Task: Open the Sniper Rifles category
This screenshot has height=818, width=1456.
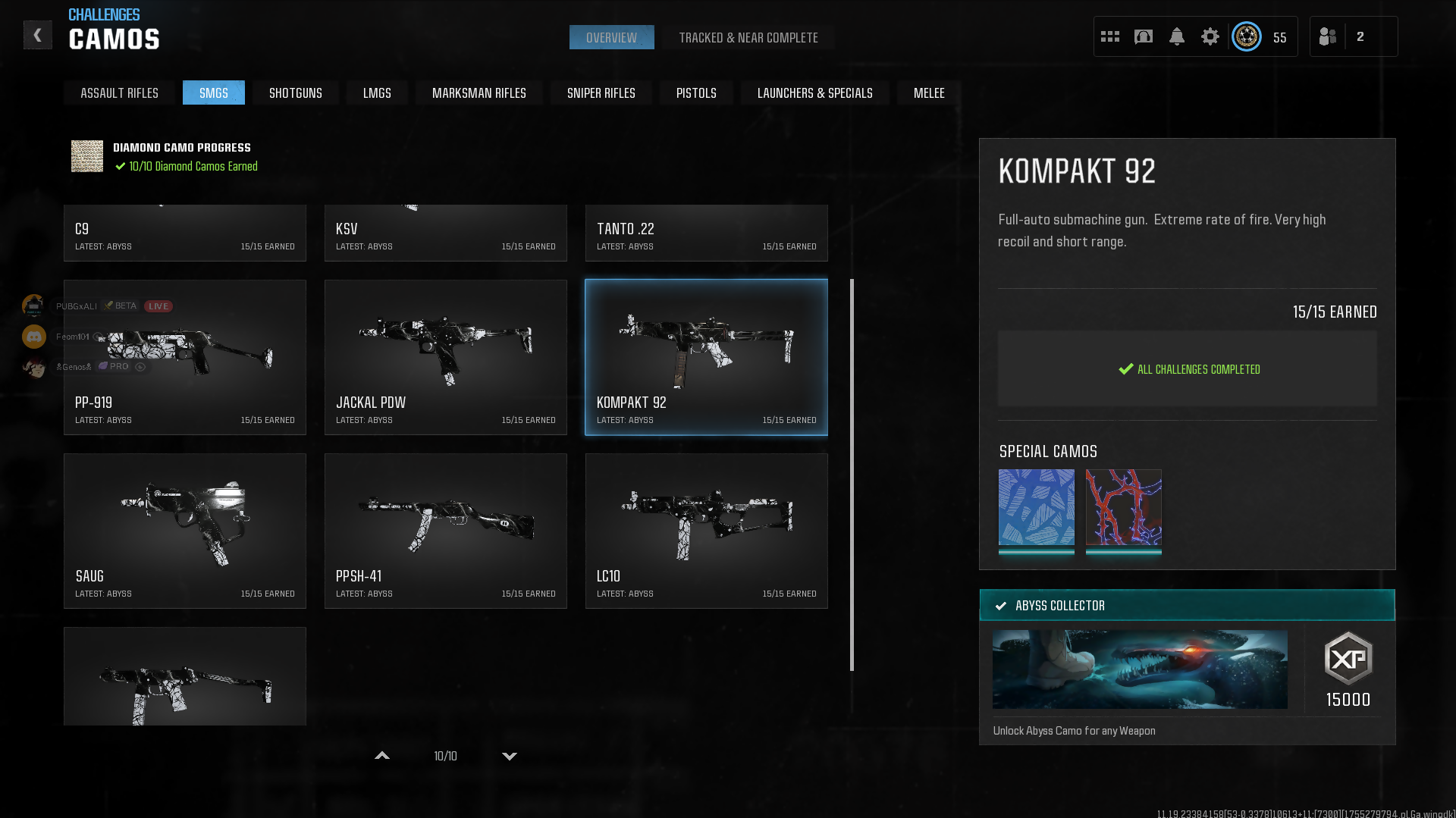Action: click(601, 93)
